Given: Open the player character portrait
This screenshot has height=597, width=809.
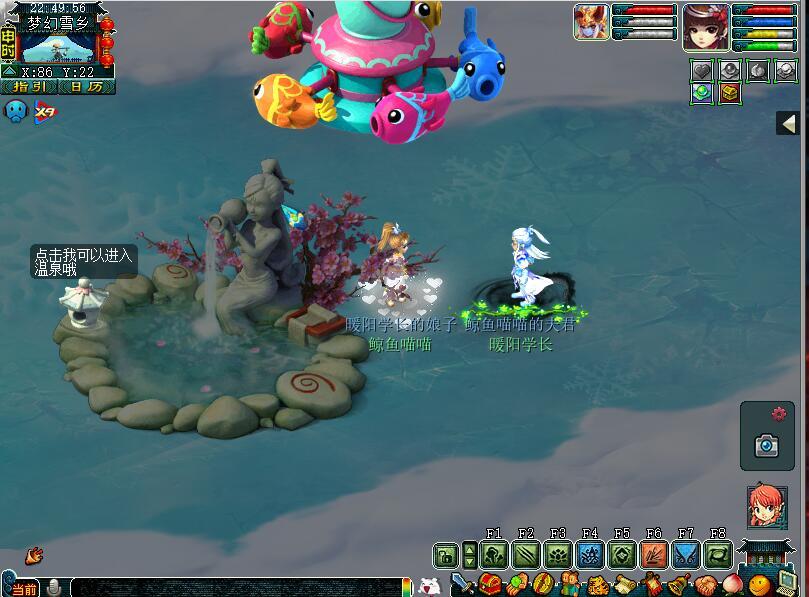Looking at the screenshot, I should [x=705, y=26].
